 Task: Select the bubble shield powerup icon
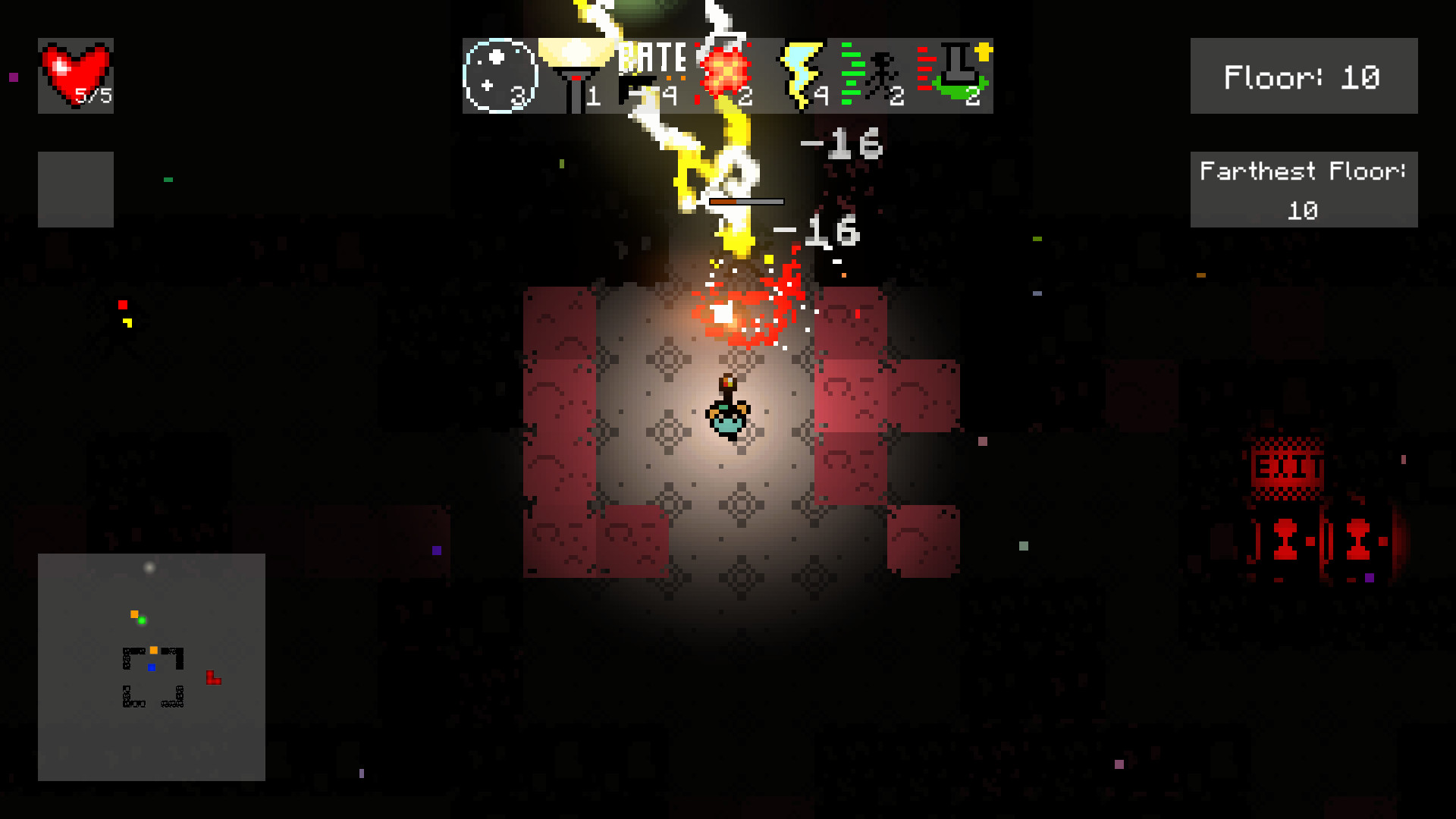500,76
